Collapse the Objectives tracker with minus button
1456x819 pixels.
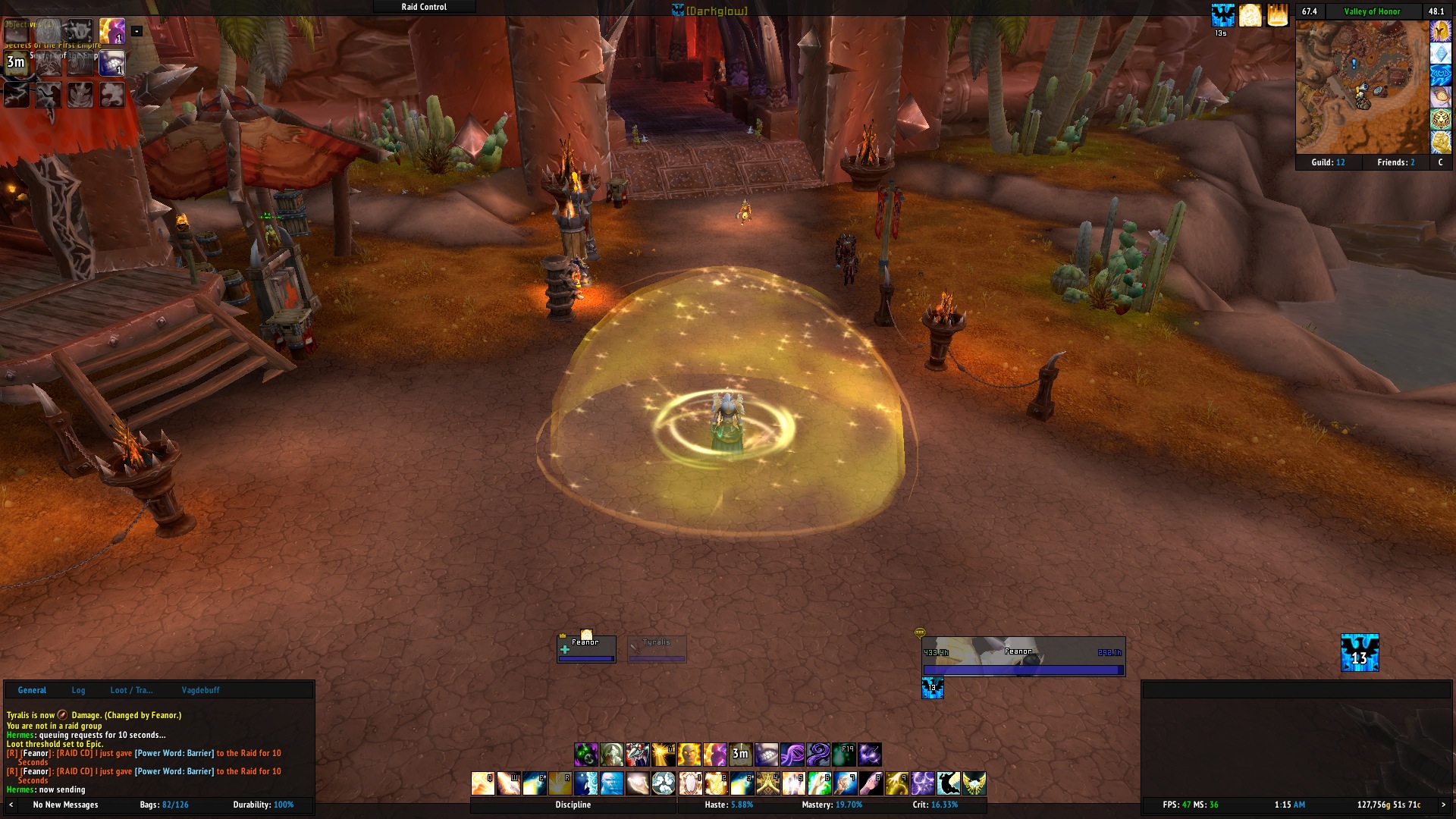pos(136,31)
